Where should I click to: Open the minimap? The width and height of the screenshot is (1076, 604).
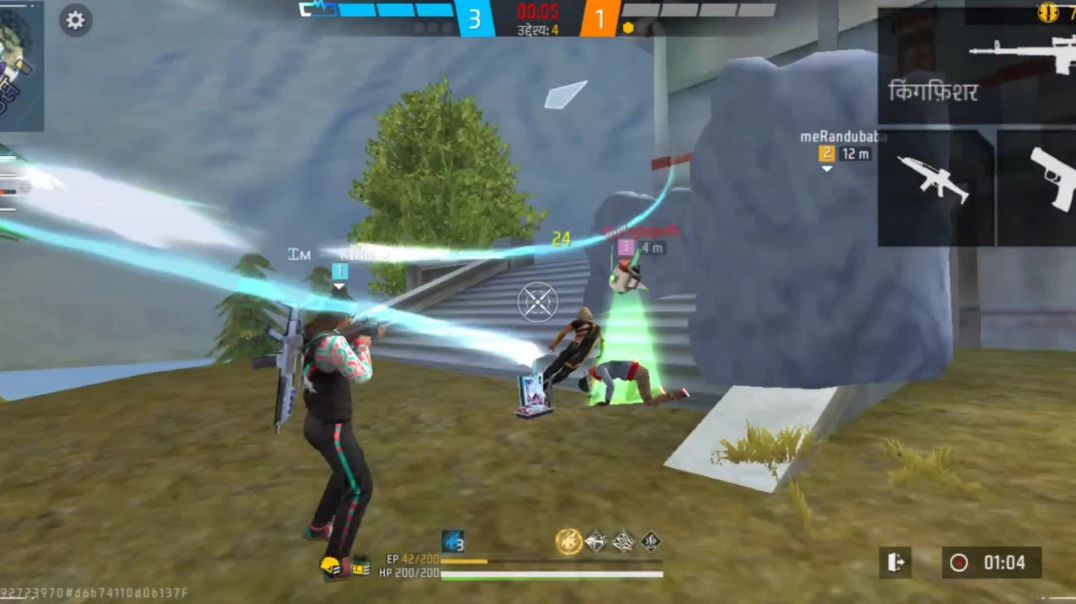20,65
